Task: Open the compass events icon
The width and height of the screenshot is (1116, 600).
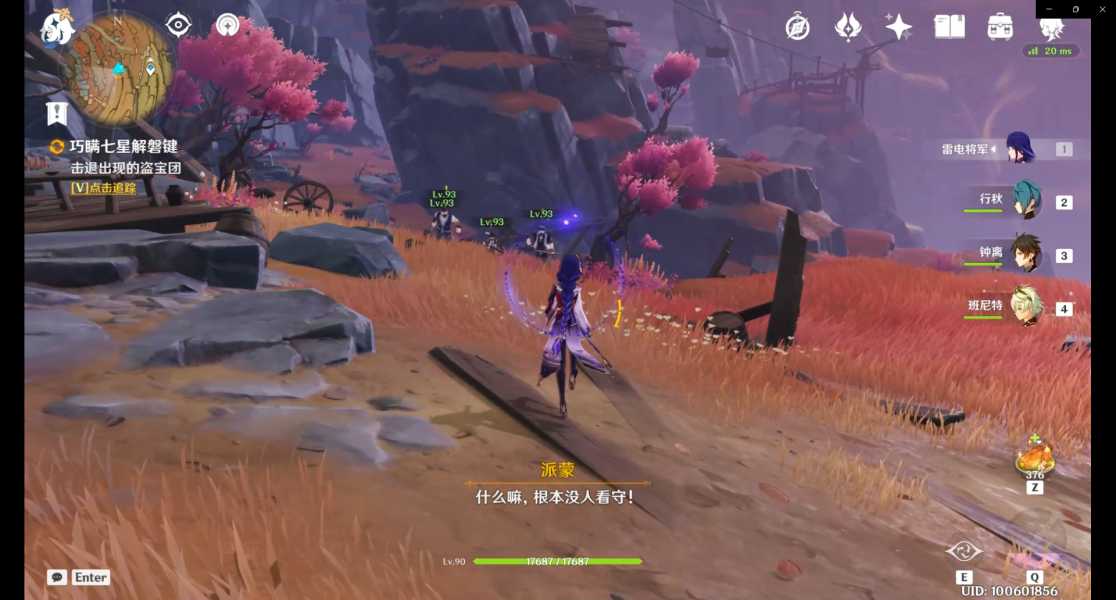Action: [x=797, y=27]
